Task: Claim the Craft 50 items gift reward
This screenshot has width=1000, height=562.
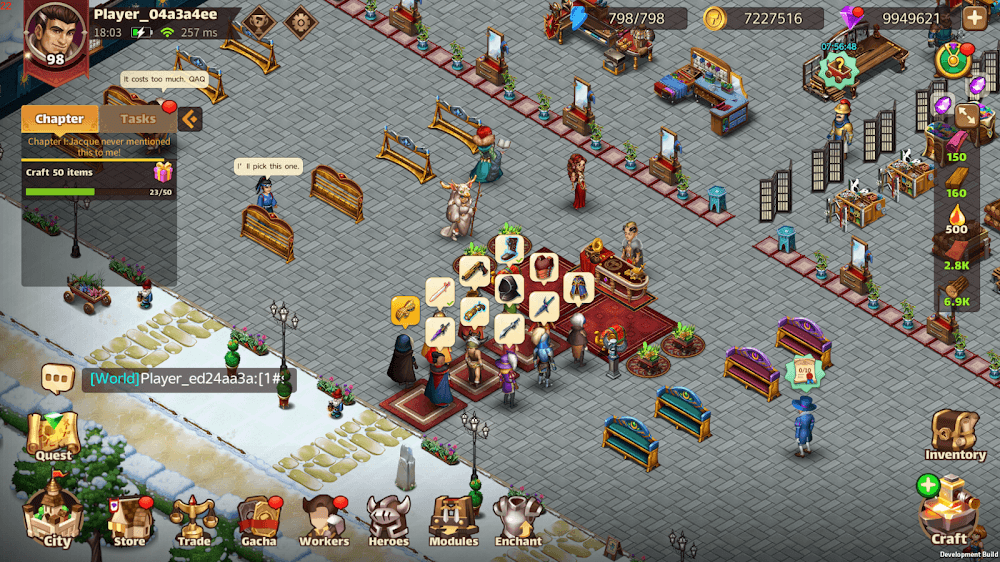Action: (163, 172)
